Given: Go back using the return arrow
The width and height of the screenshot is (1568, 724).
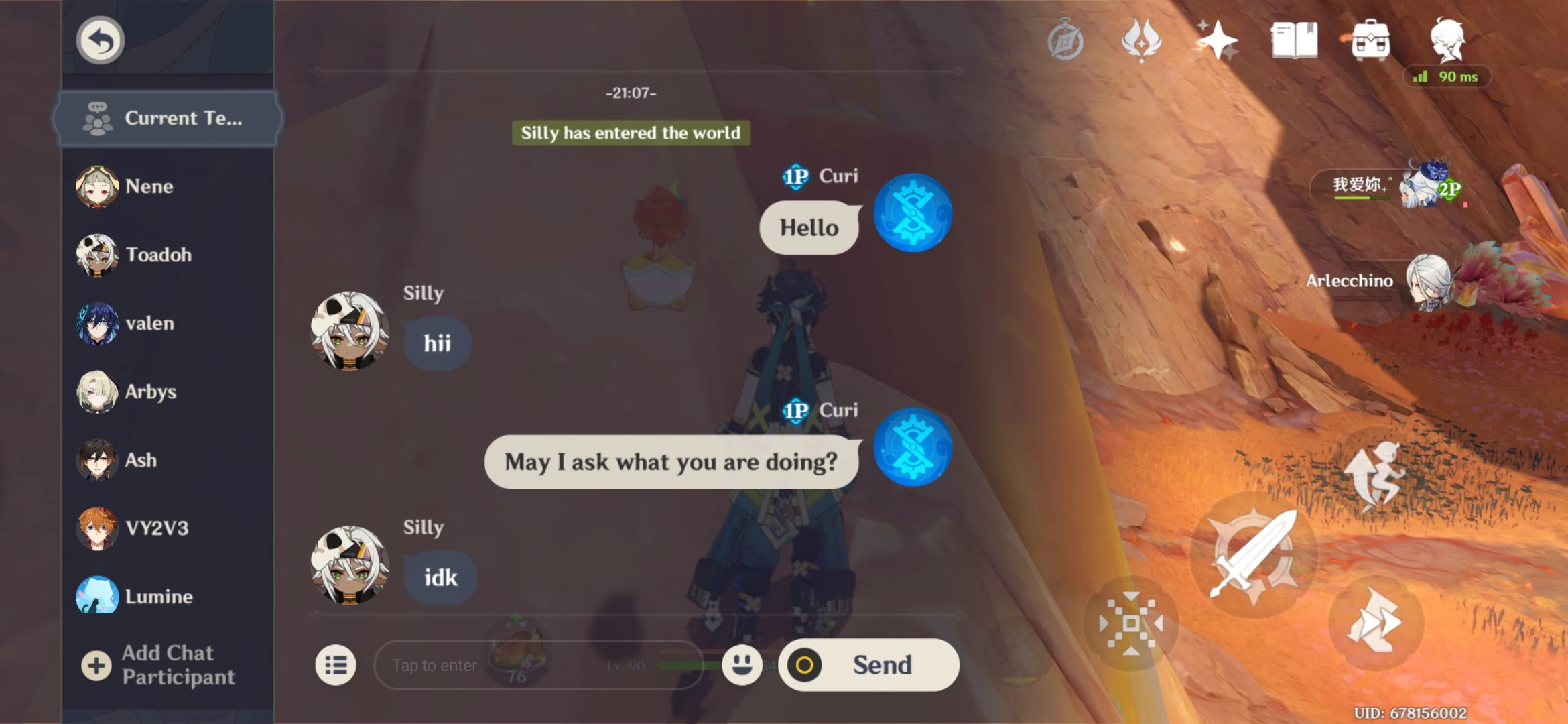Looking at the screenshot, I should click(100, 40).
